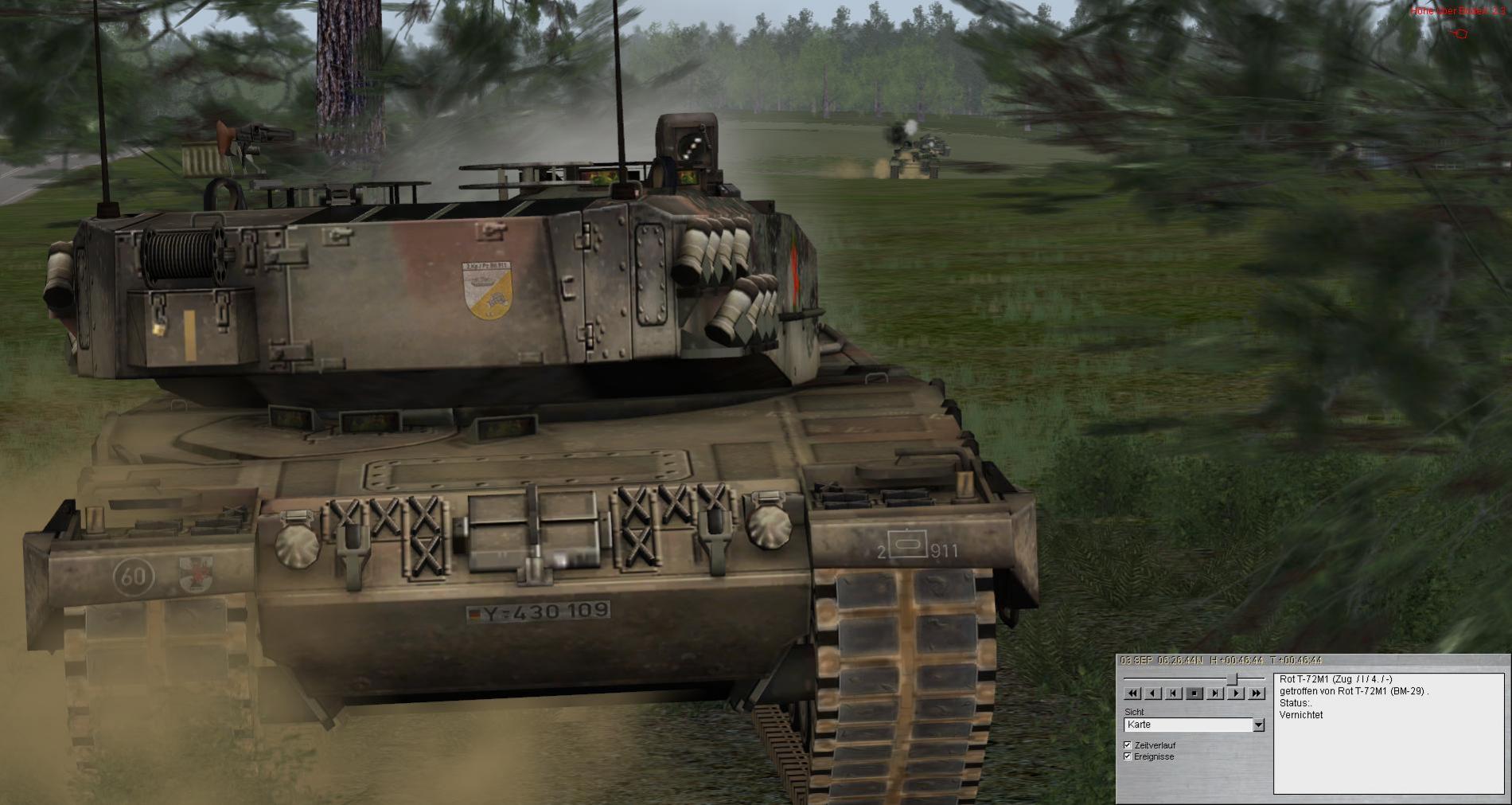Click the replay timeline slider handle
The image size is (1512, 805).
pos(1232,678)
